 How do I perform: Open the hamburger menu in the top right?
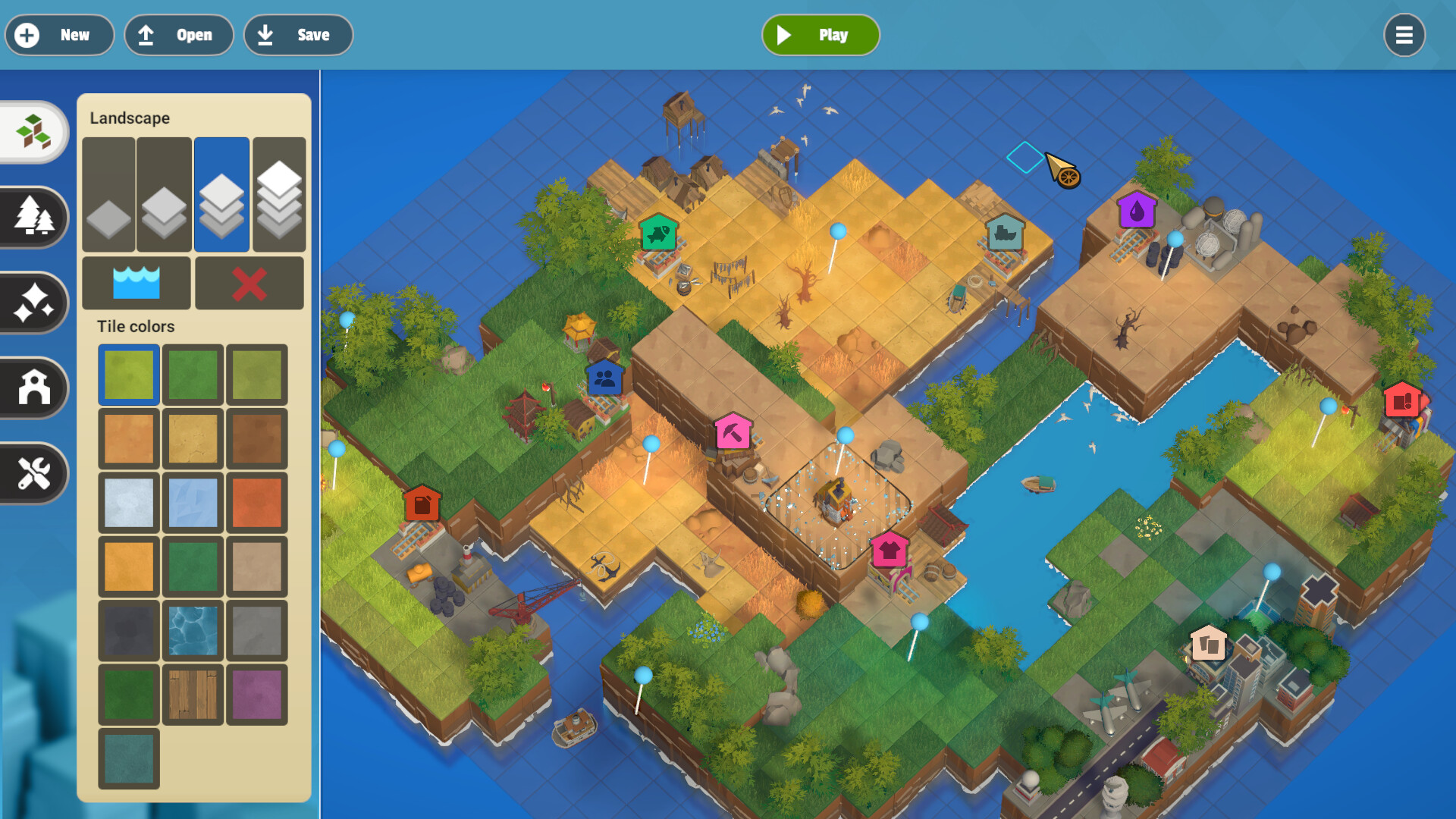[x=1404, y=35]
